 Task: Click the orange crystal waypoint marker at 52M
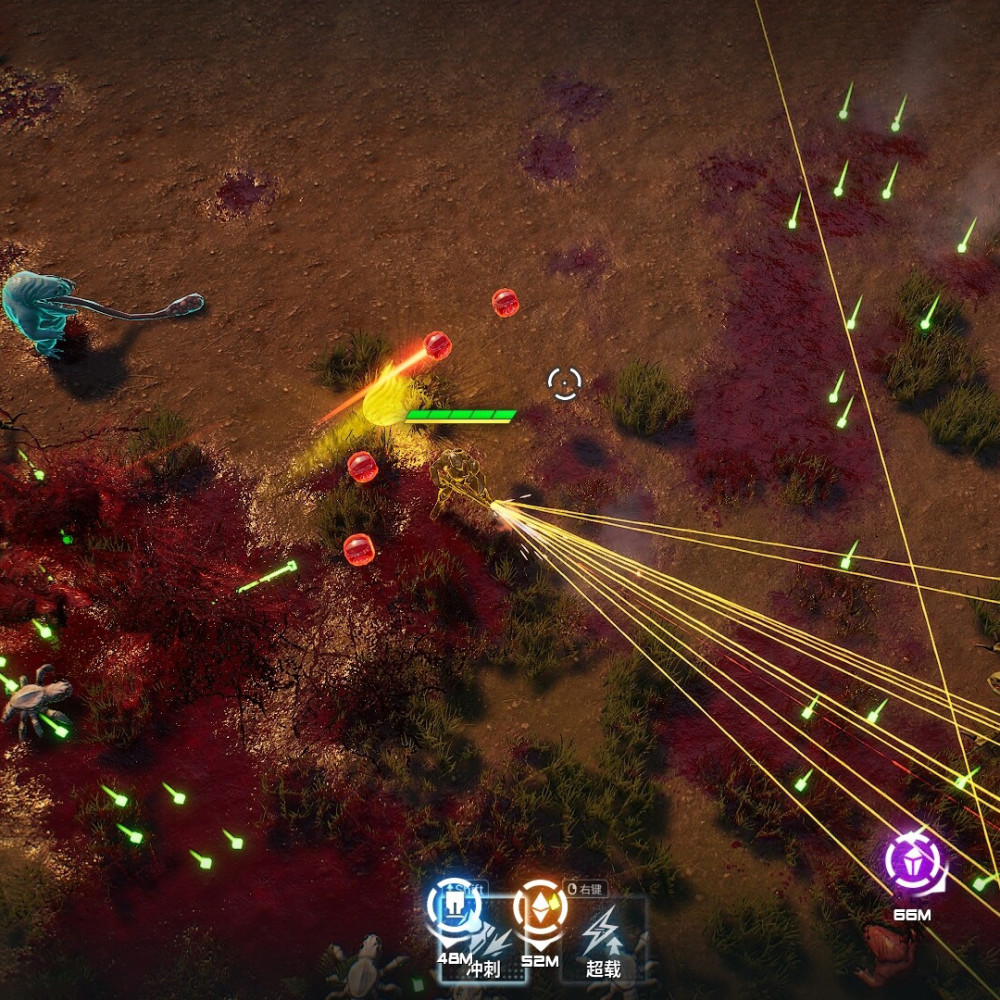pos(540,908)
